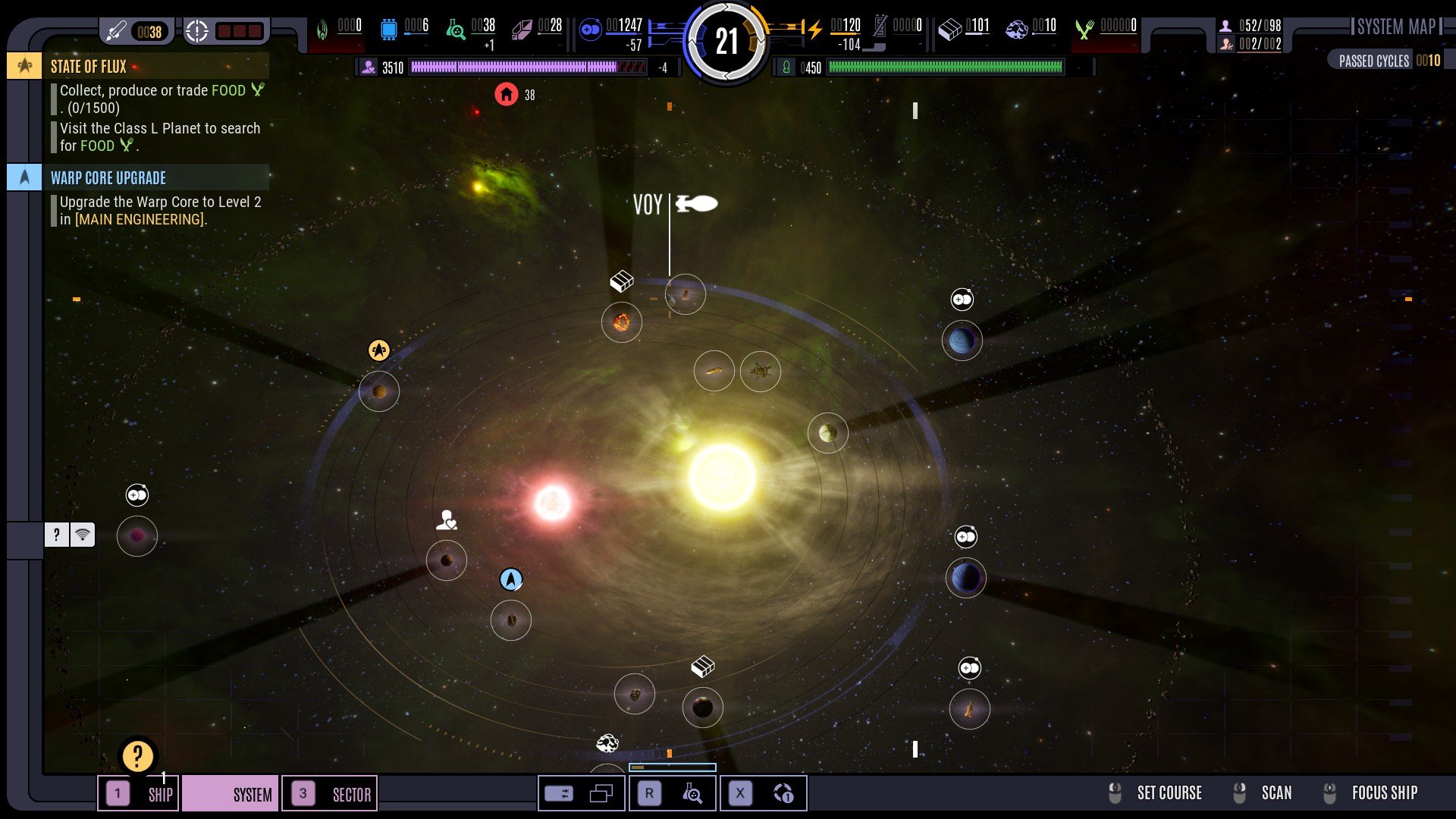Toggle the transfer arrows button
Image resolution: width=1456 pixels, height=819 pixels.
(559, 794)
